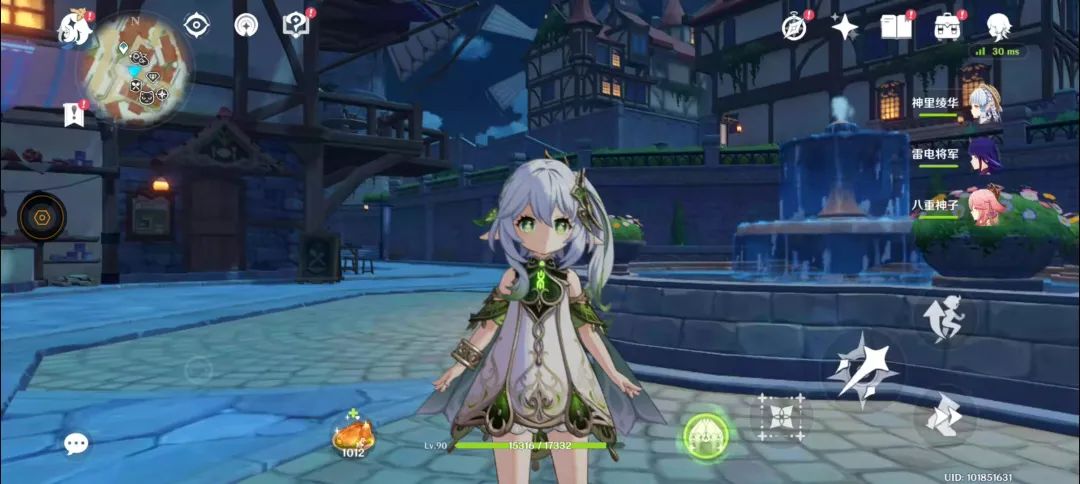Tap the orange hexagon gadget button
1080x484 pixels.
(42, 216)
